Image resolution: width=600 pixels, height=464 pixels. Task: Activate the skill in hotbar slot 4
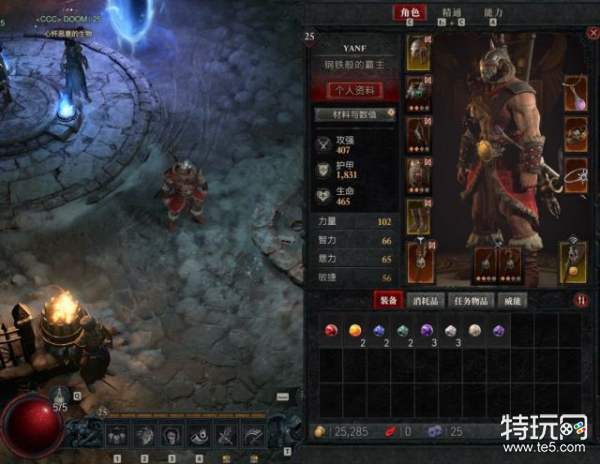[199, 435]
